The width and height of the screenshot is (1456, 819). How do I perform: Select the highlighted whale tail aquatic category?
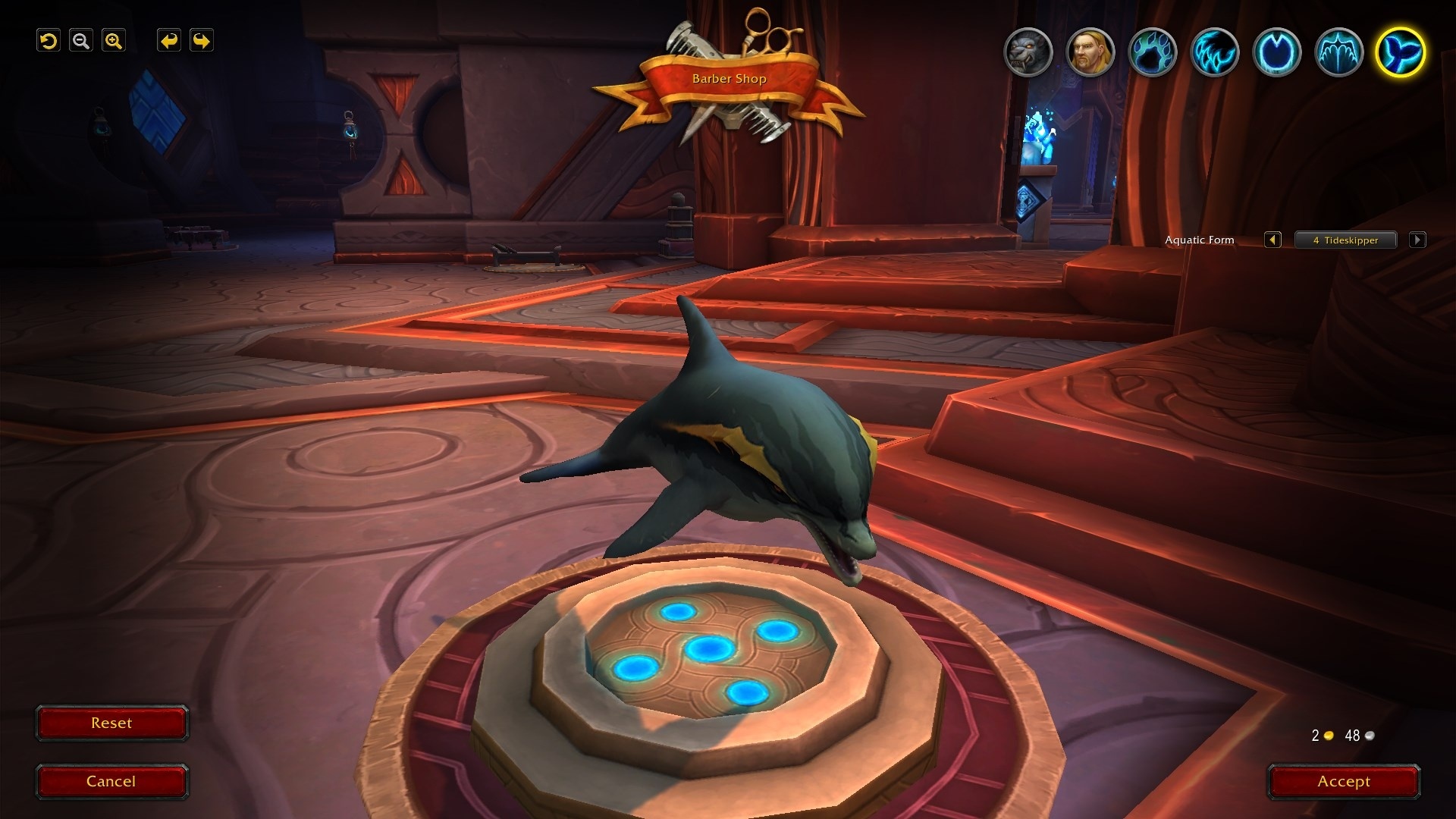(1401, 52)
